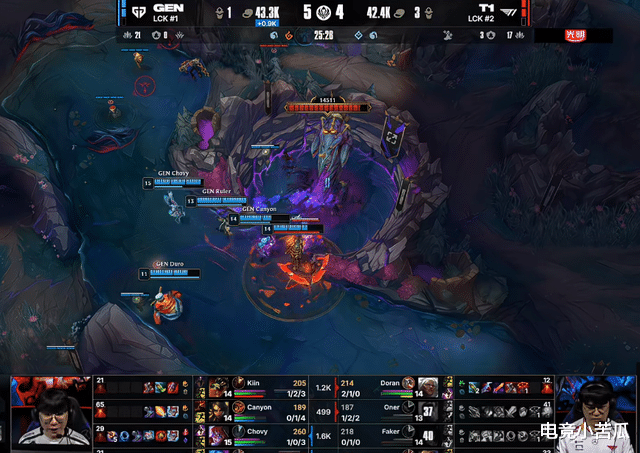Viewport: 640px width, 453px height.
Task: Click the LCK league emblem between scores
Action: pos(321,11)
